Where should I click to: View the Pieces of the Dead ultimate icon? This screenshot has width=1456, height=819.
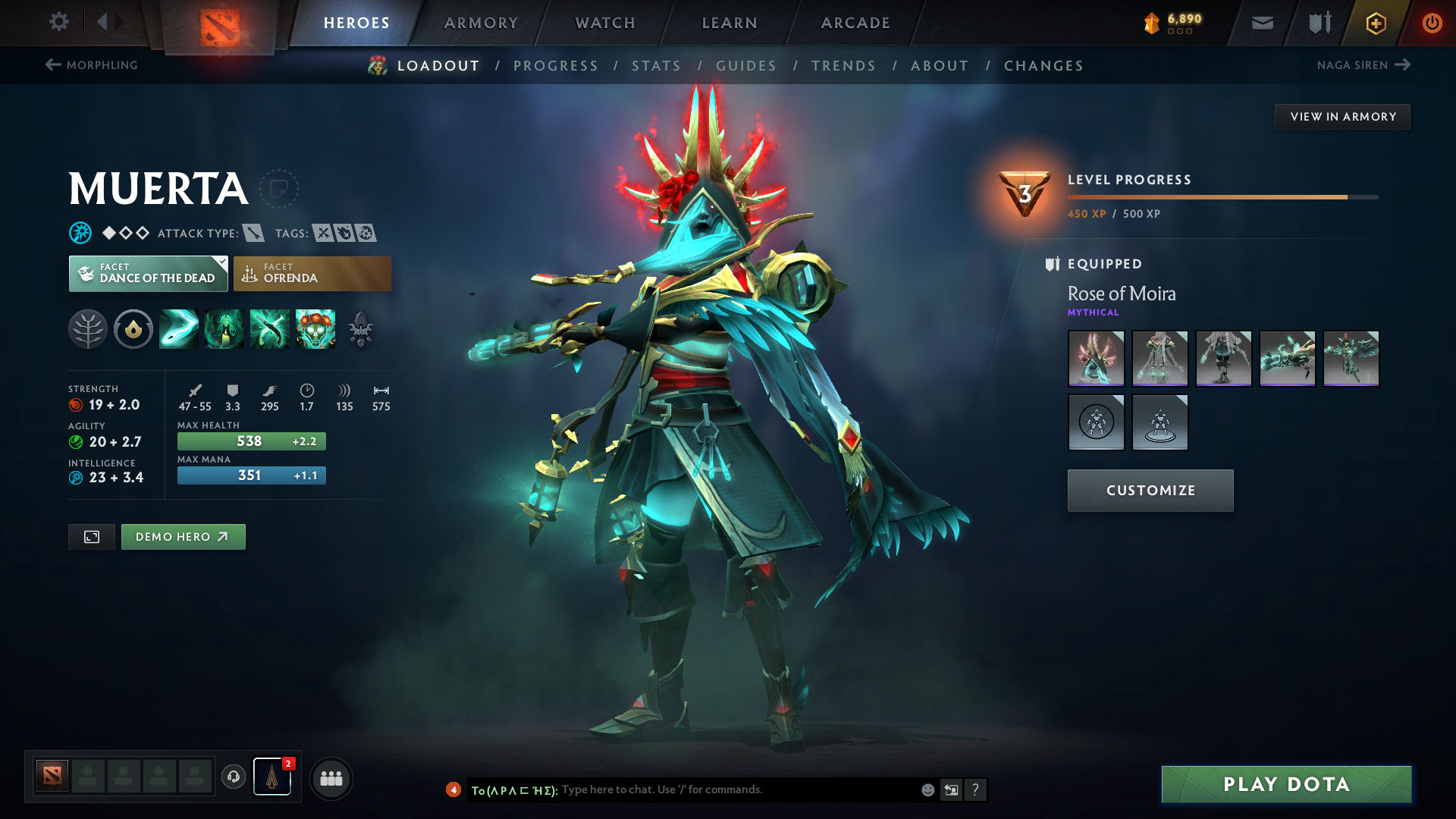point(315,329)
